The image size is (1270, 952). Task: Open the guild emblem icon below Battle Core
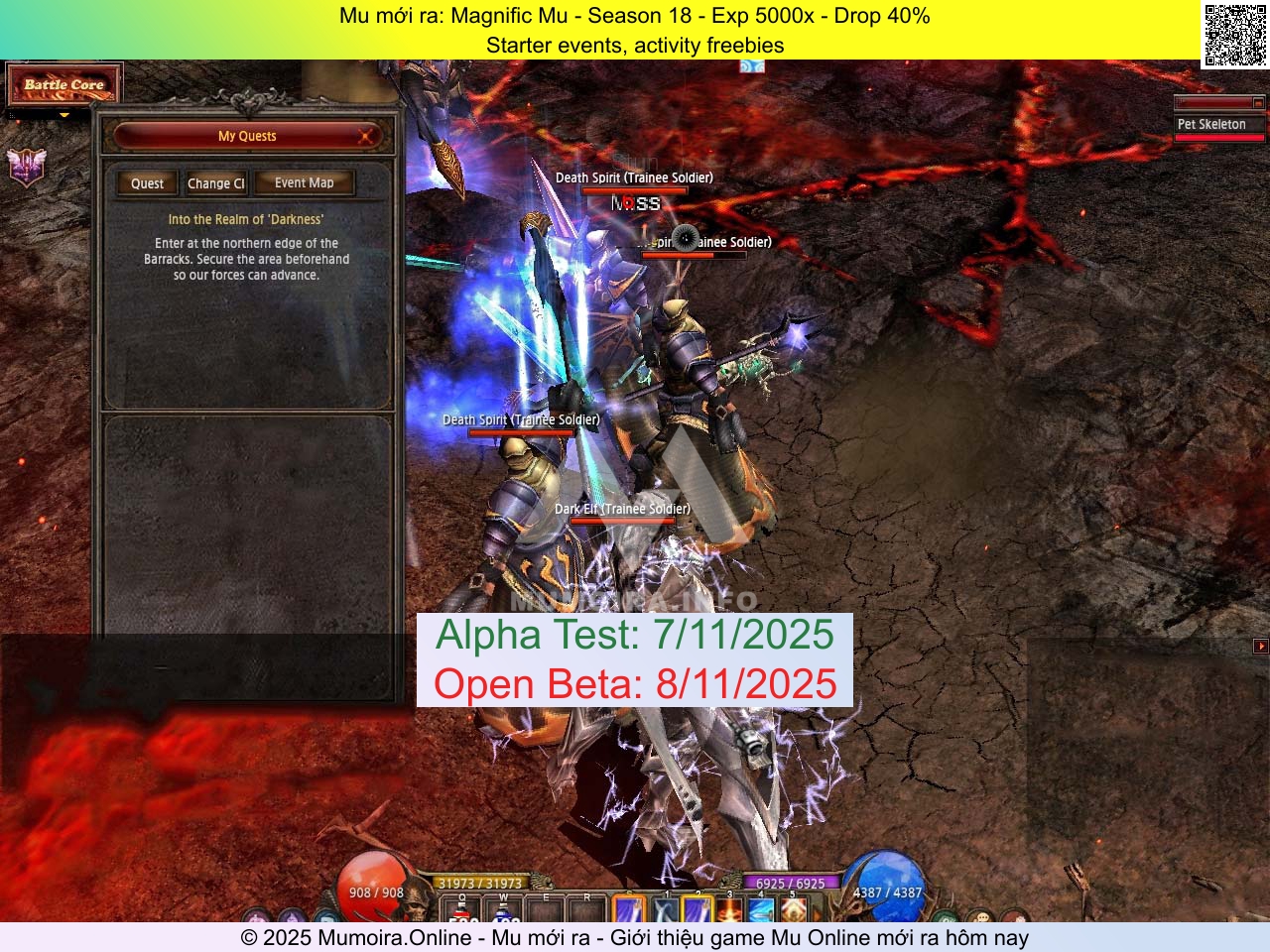click(27, 169)
